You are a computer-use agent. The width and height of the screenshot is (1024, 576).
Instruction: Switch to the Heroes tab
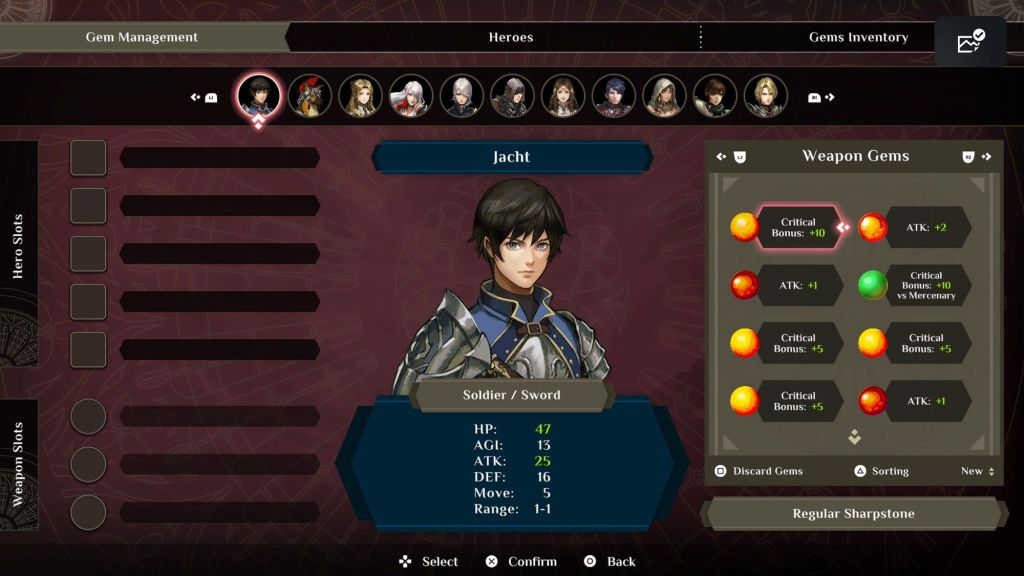point(510,37)
